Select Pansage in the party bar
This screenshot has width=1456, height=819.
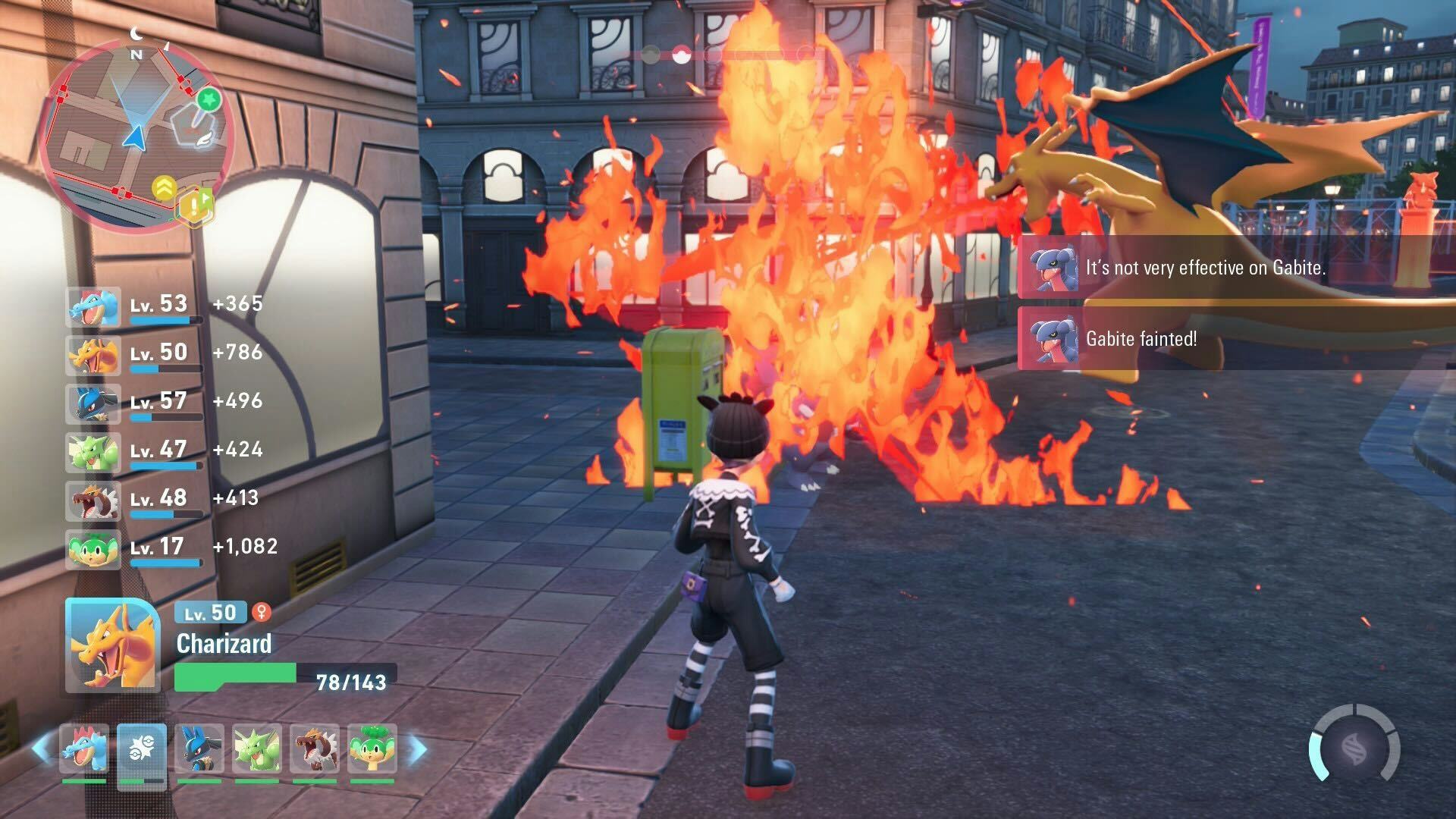point(372,749)
